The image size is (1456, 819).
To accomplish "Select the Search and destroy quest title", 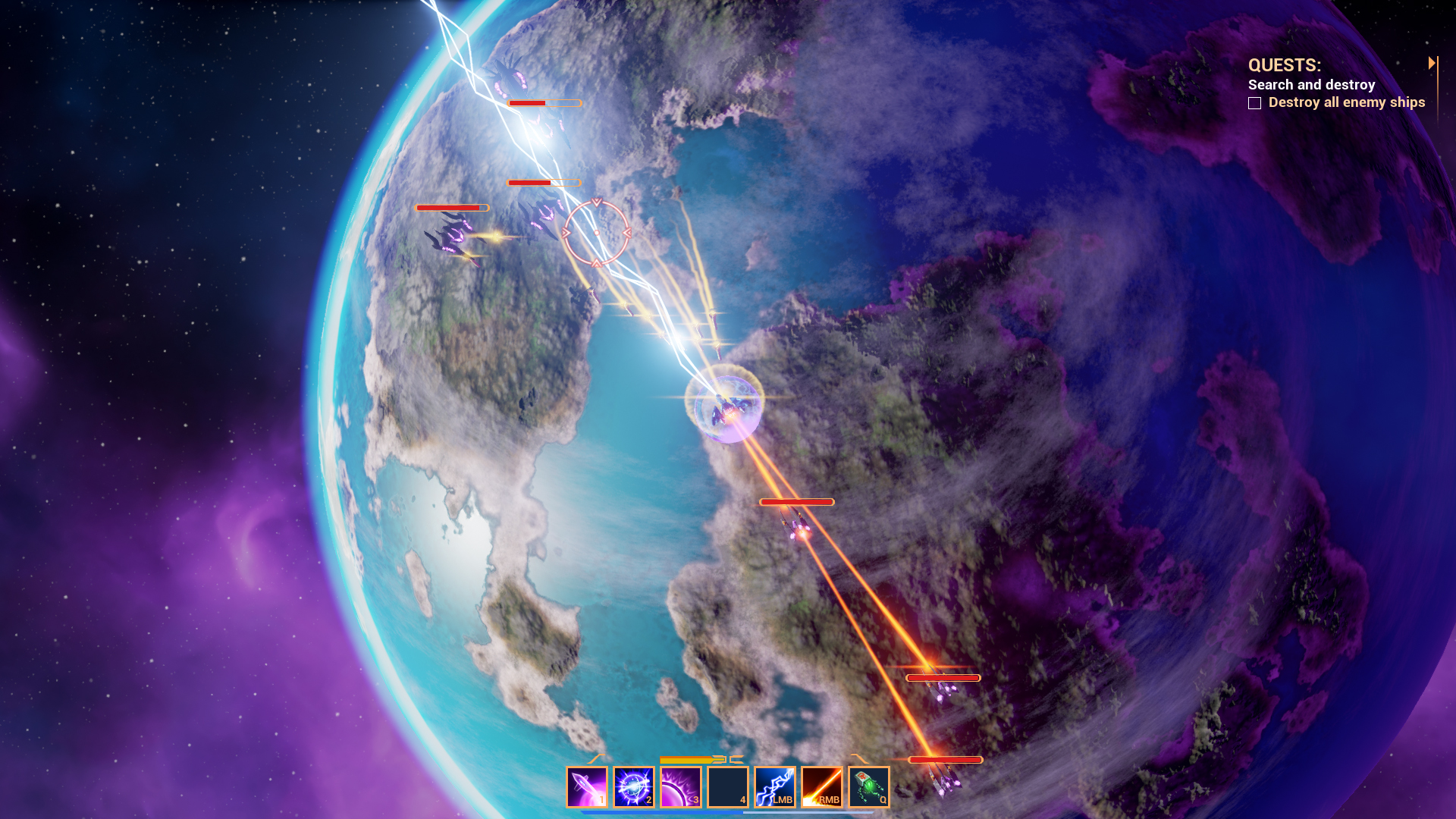I will pos(1312,85).
